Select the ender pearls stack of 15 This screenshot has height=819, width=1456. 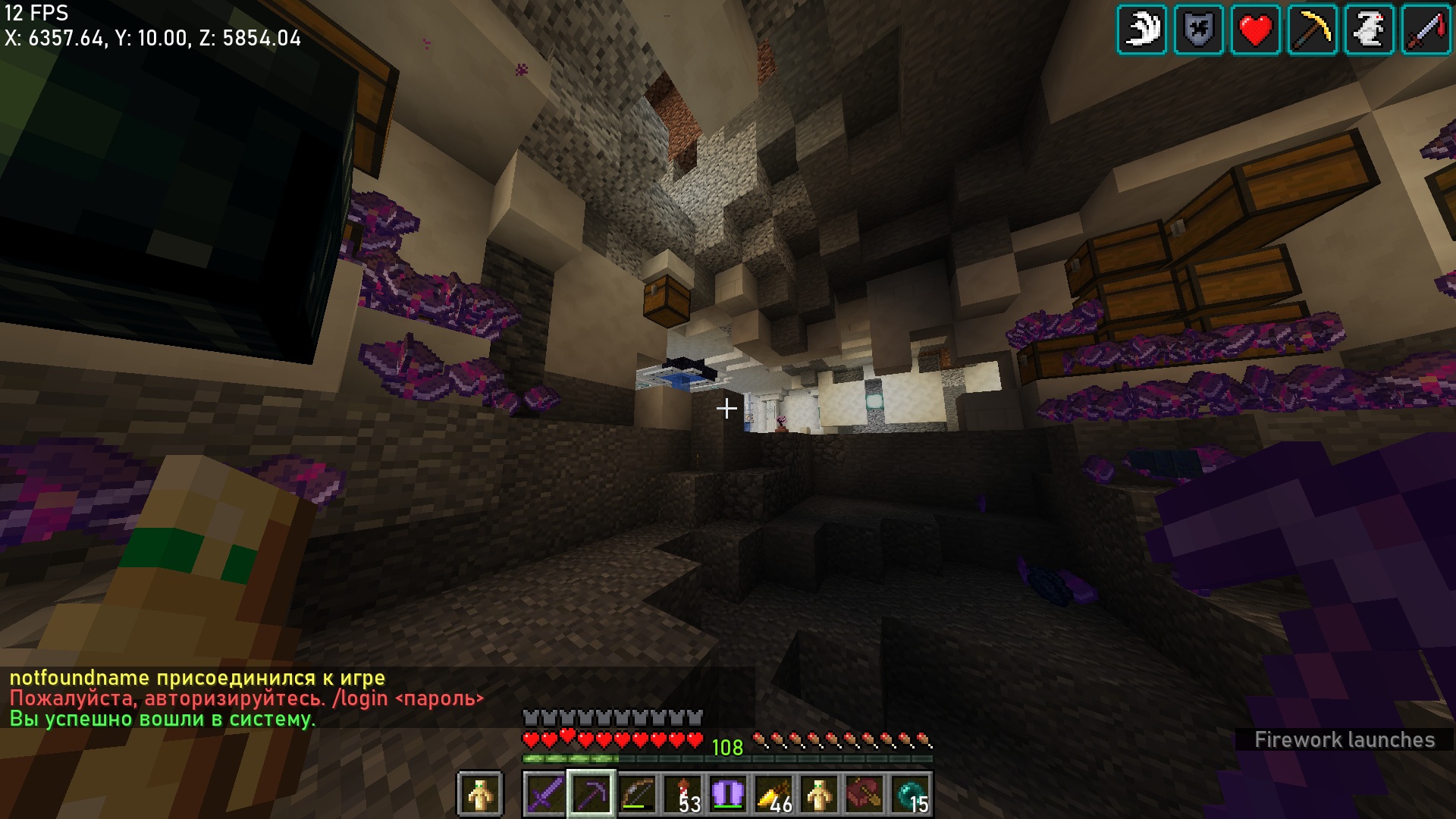pyautogui.click(x=910, y=795)
